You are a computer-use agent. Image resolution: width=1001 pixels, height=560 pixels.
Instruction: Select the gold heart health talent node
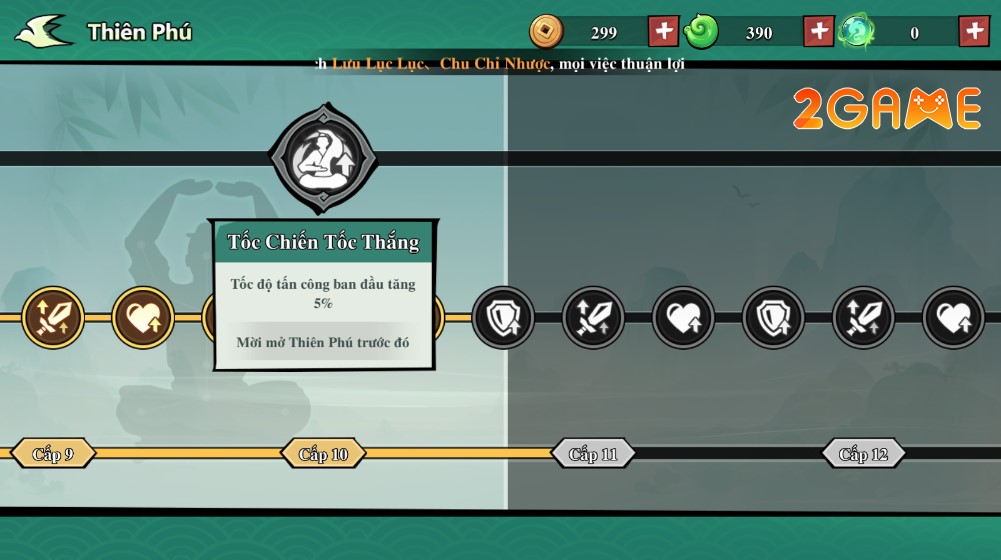[143, 318]
